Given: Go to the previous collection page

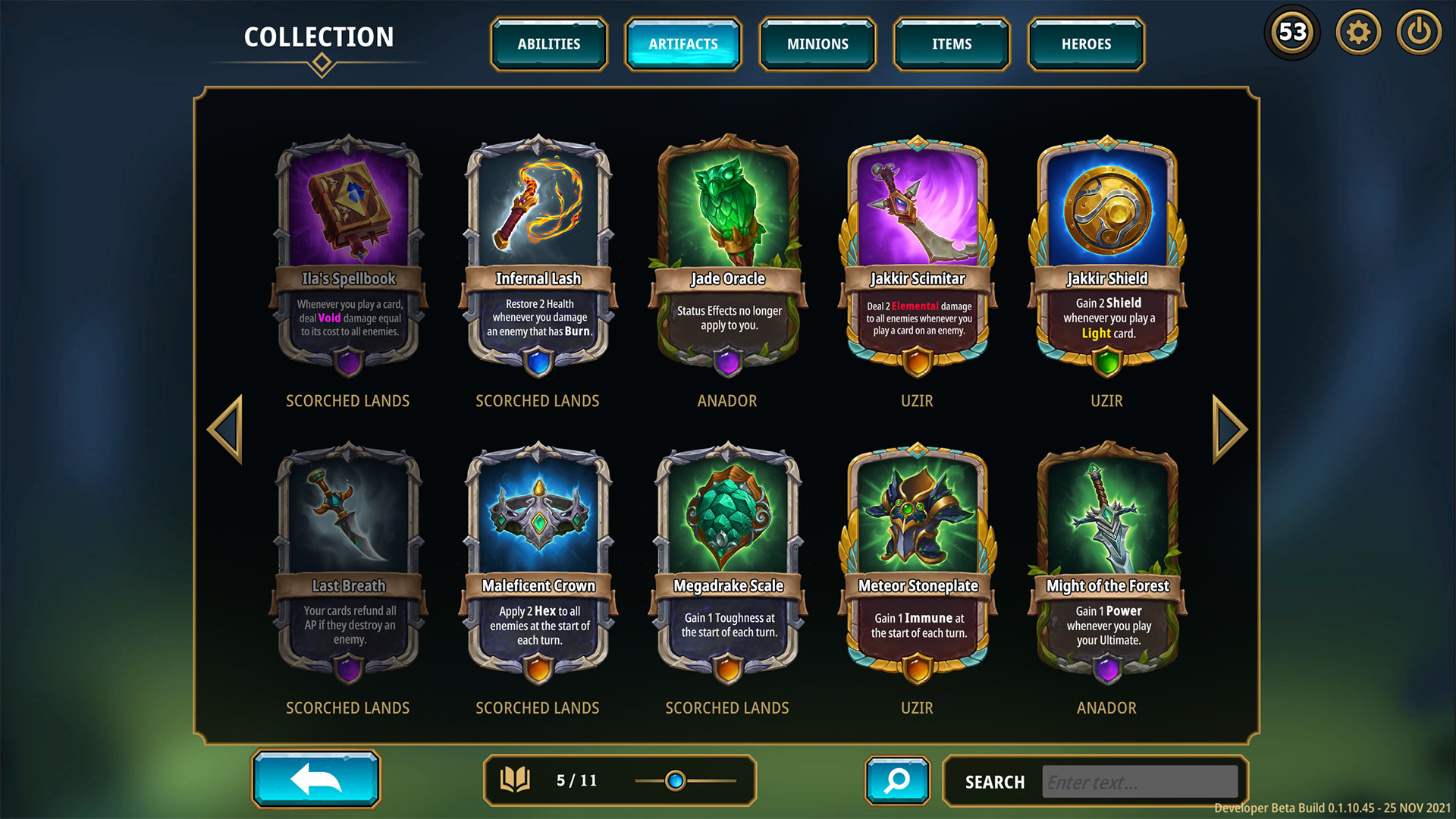Looking at the screenshot, I should click(226, 429).
